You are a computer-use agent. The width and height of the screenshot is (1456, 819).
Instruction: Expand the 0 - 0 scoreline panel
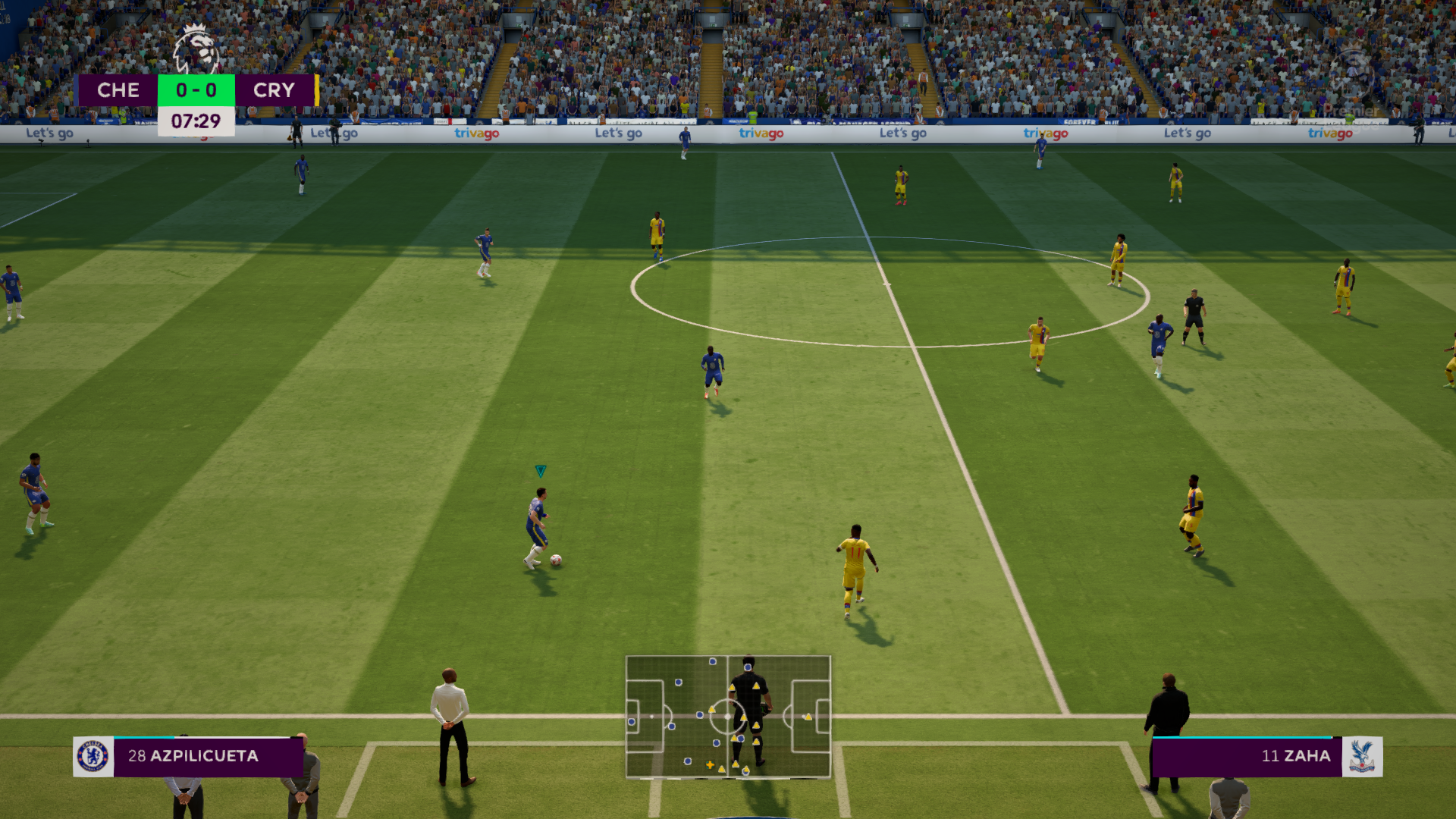coord(196,90)
